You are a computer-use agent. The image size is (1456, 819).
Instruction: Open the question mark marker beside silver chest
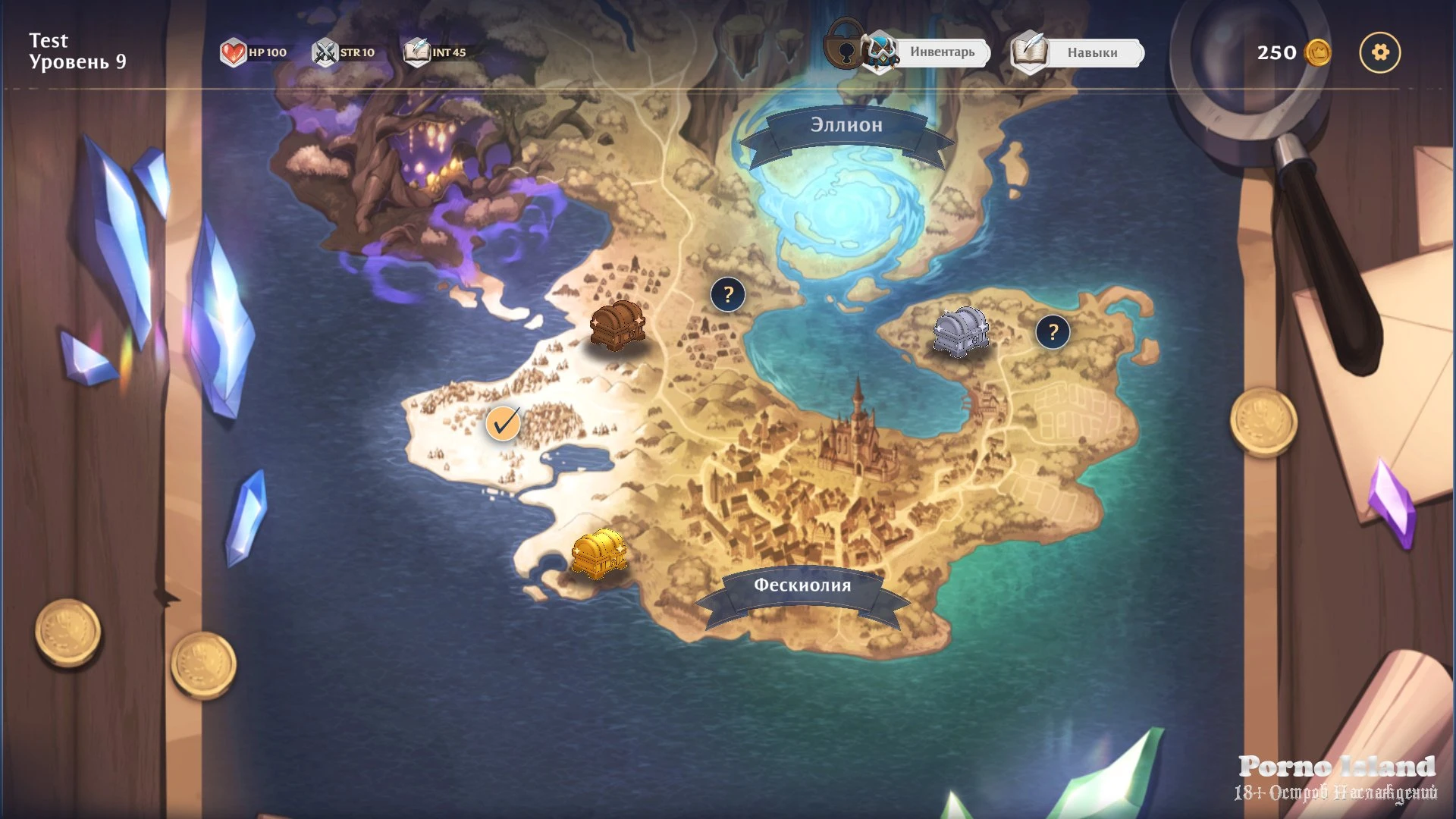[1053, 331]
